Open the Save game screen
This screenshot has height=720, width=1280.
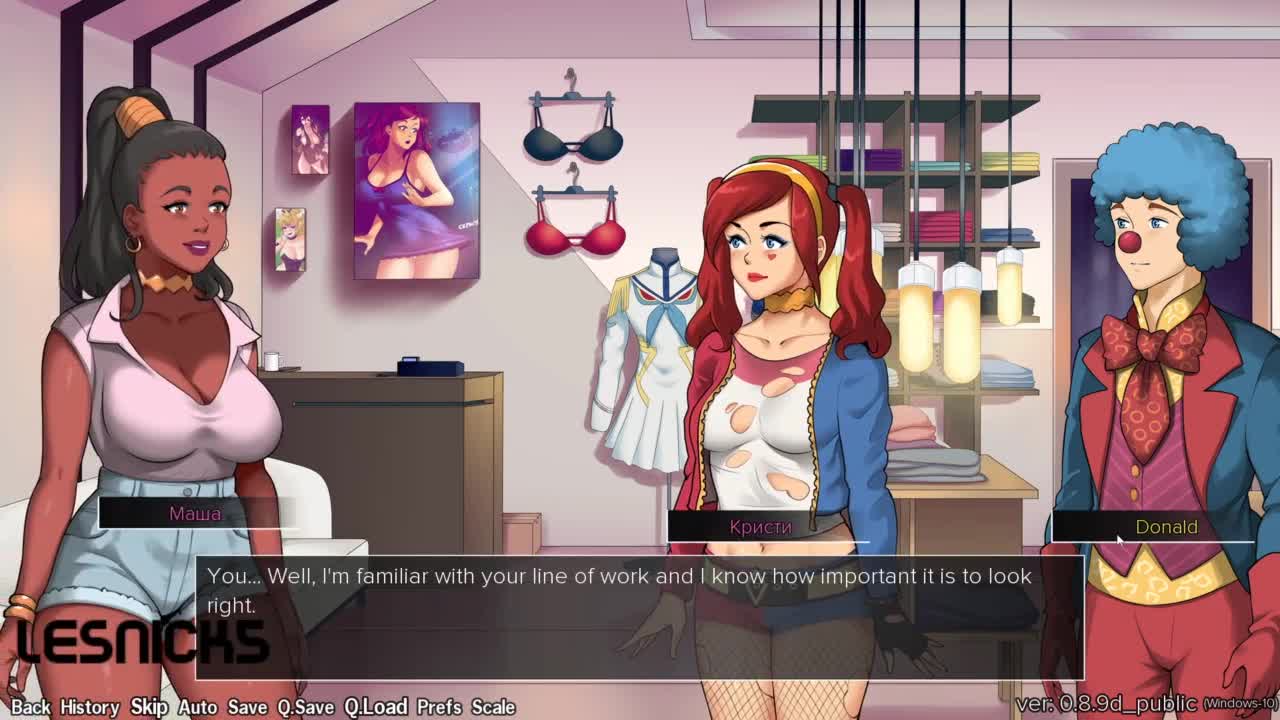pyautogui.click(x=247, y=707)
